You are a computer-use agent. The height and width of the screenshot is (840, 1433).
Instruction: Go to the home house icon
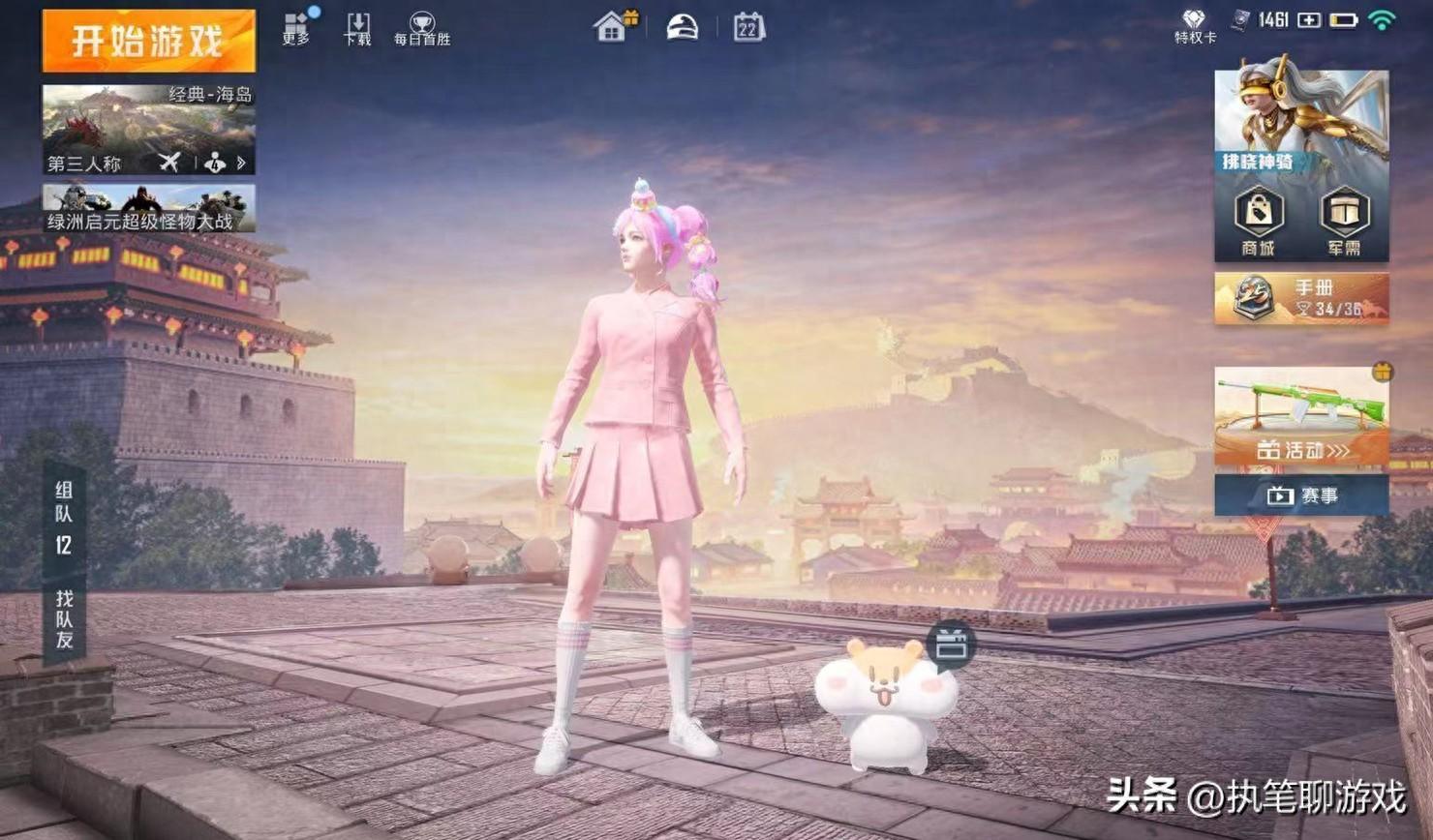(612, 26)
